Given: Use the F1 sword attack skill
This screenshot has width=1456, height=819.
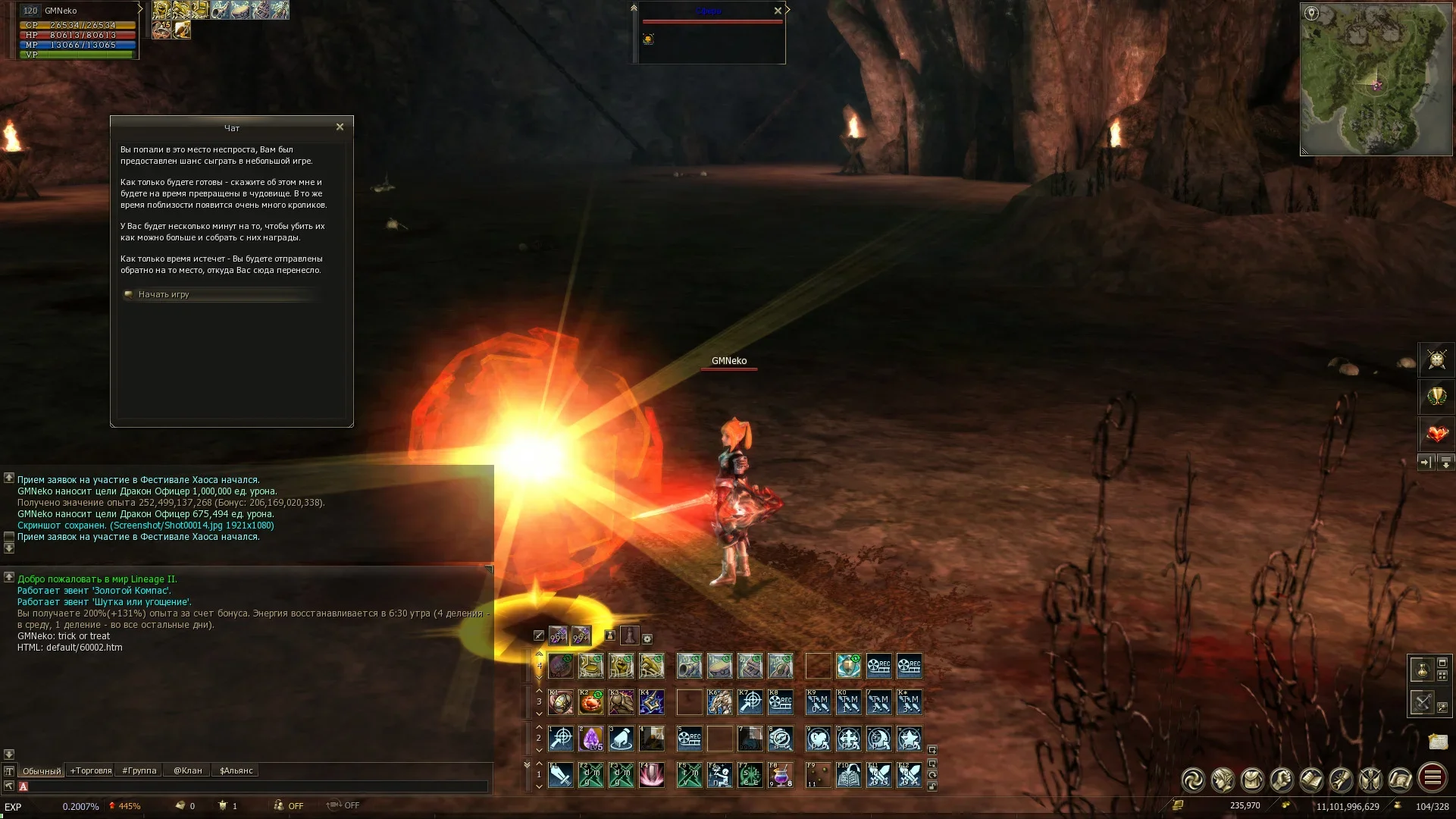Looking at the screenshot, I should pyautogui.click(x=561, y=775).
